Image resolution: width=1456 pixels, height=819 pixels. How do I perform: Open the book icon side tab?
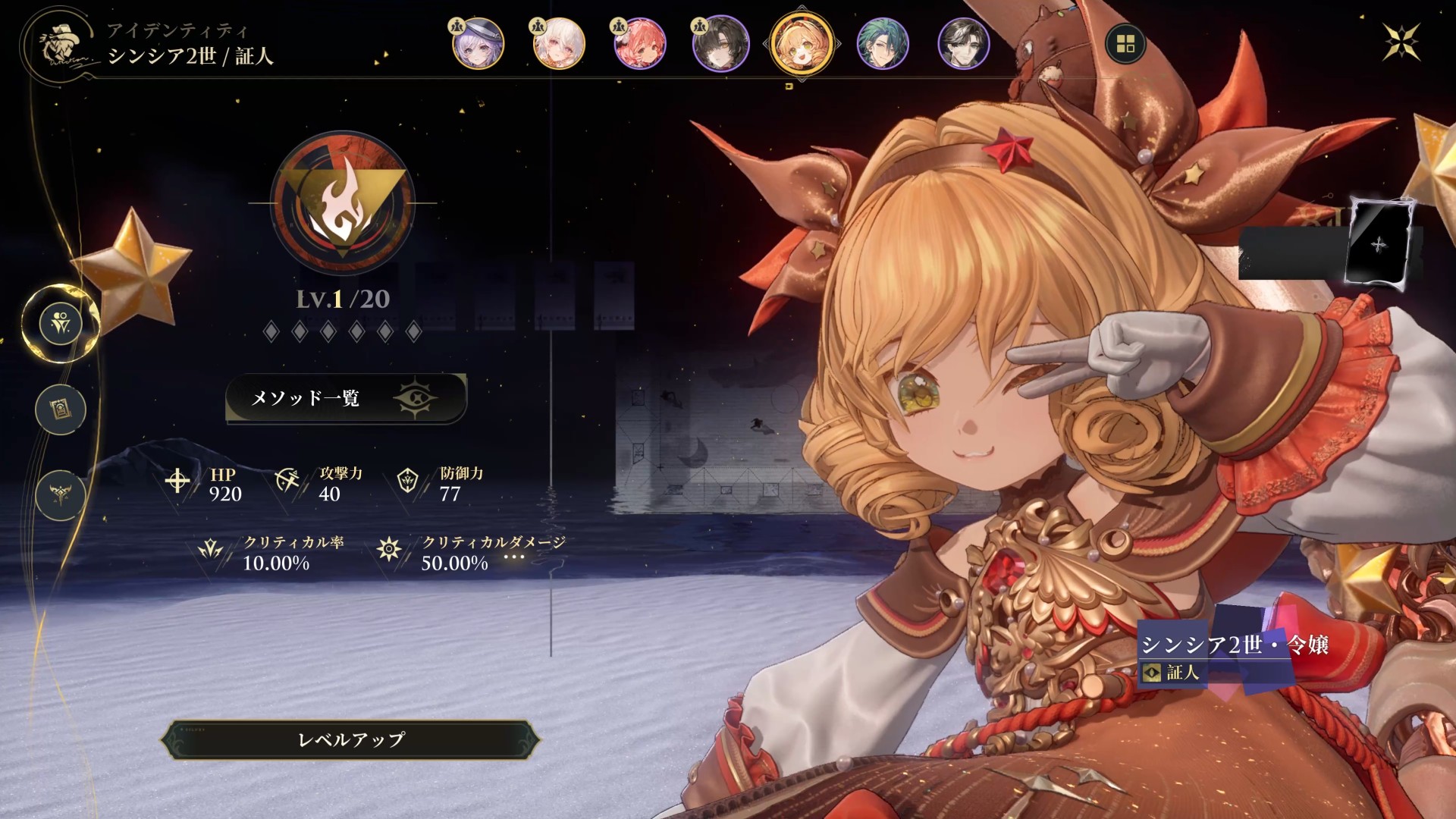(x=61, y=409)
